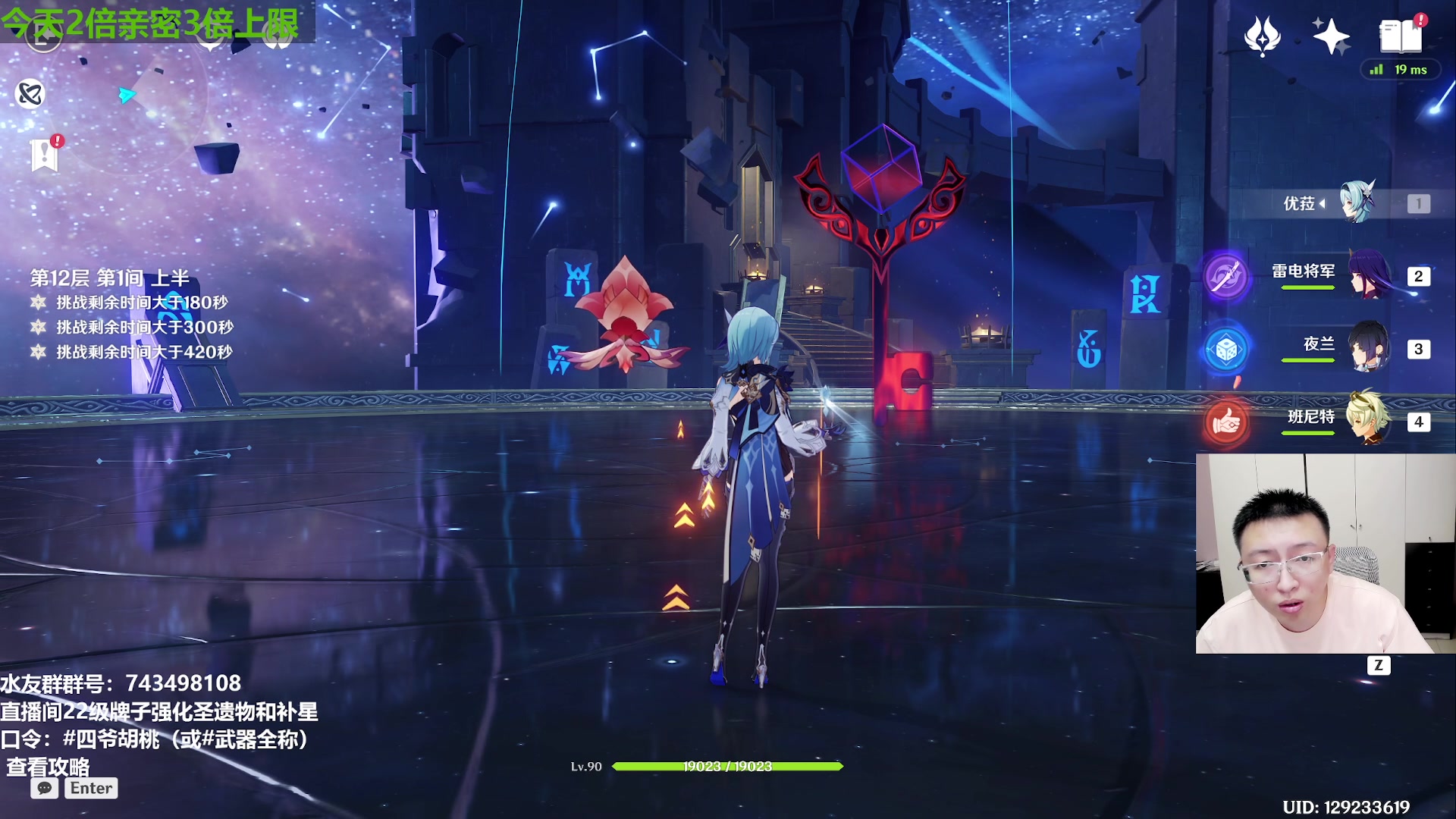Open the bookmark icon with red alert

45,155
